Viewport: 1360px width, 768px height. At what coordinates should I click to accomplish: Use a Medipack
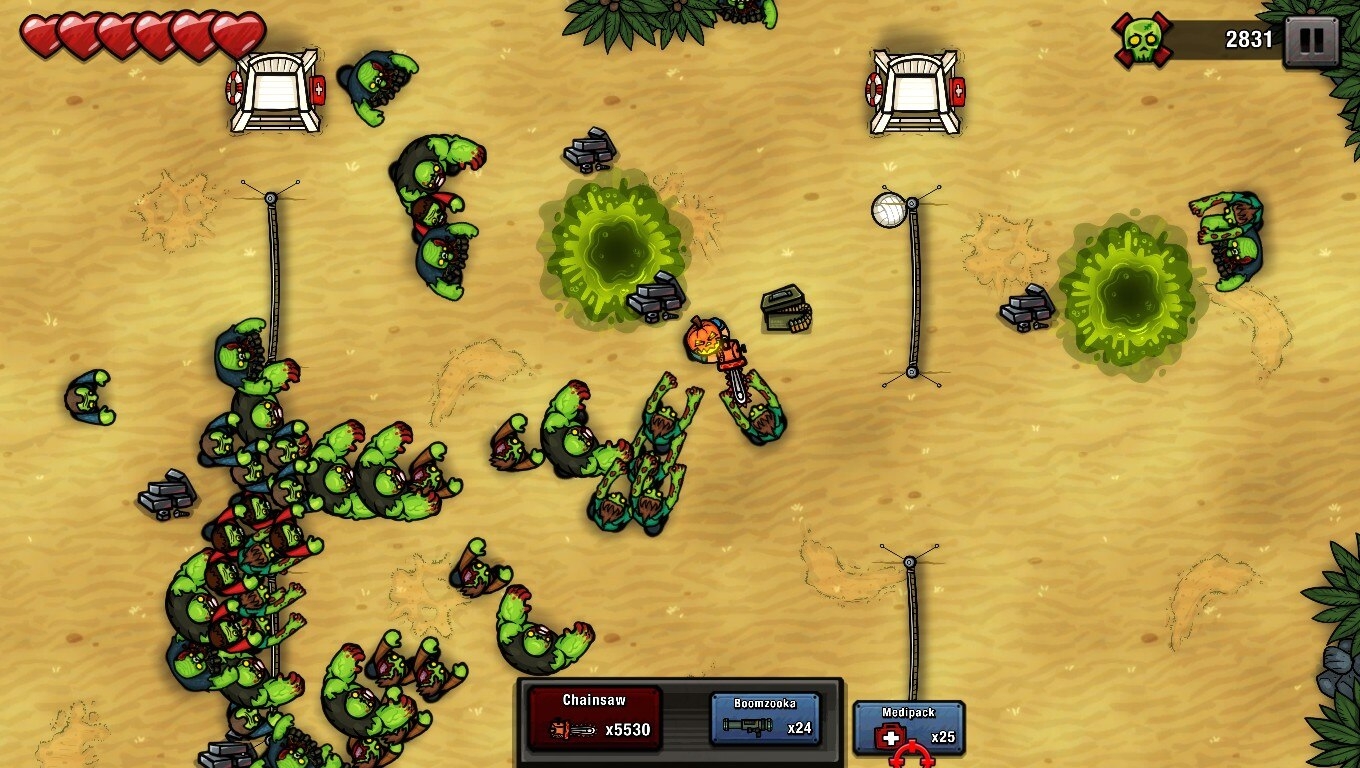(x=908, y=728)
